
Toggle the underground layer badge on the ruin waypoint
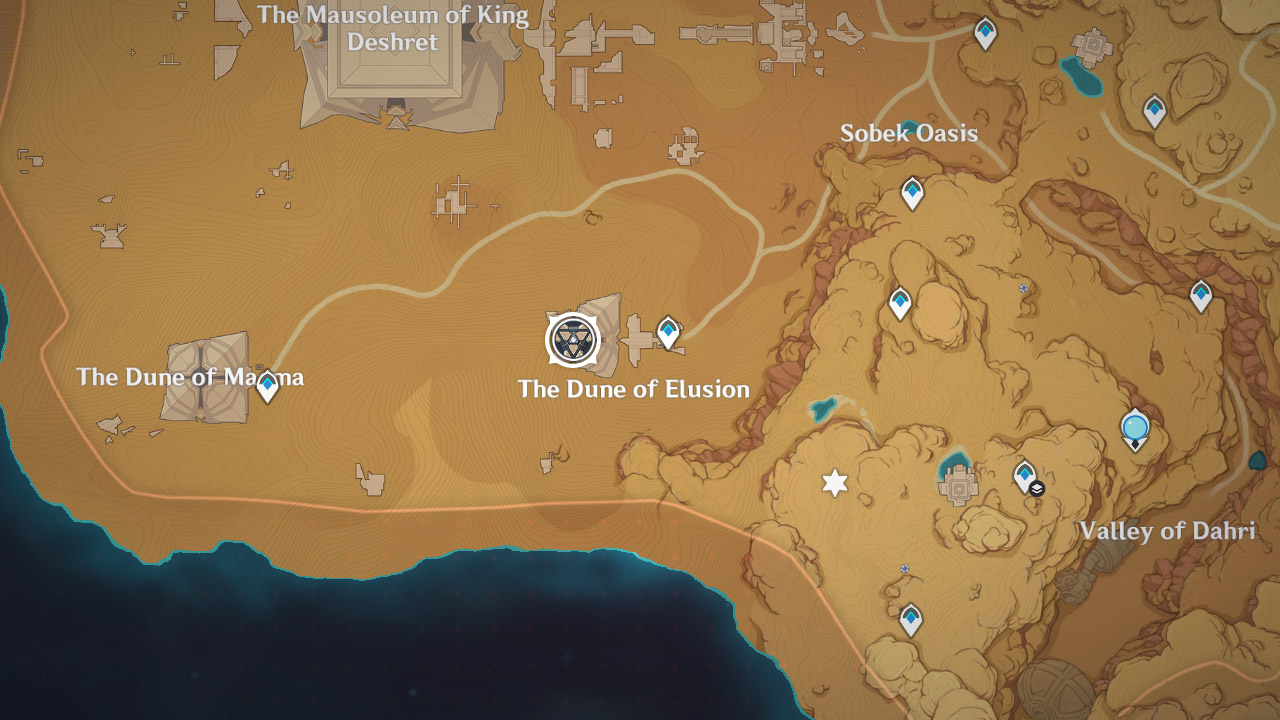1038,487
